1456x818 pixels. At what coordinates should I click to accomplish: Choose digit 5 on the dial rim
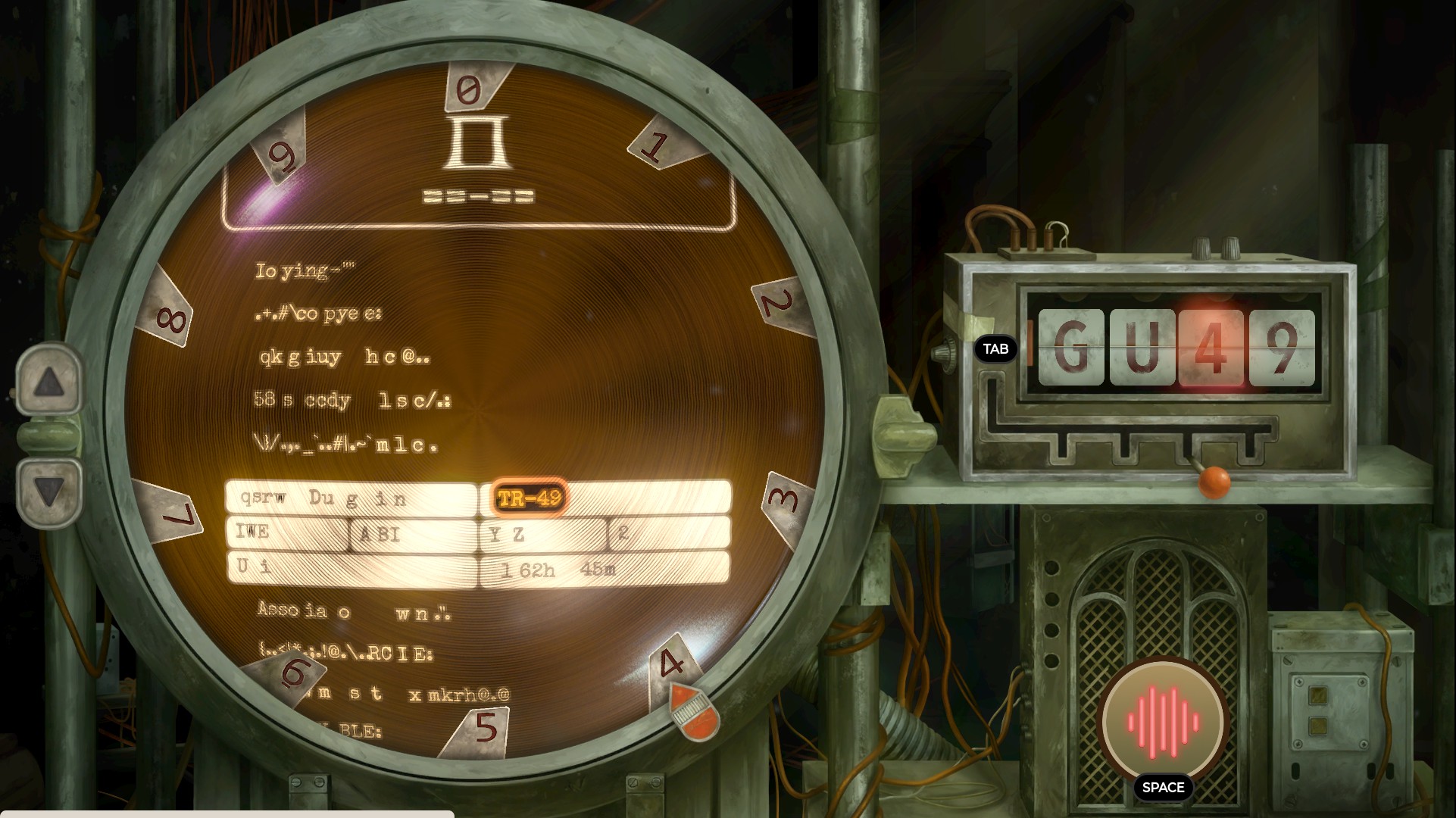[x=484, y=728]
